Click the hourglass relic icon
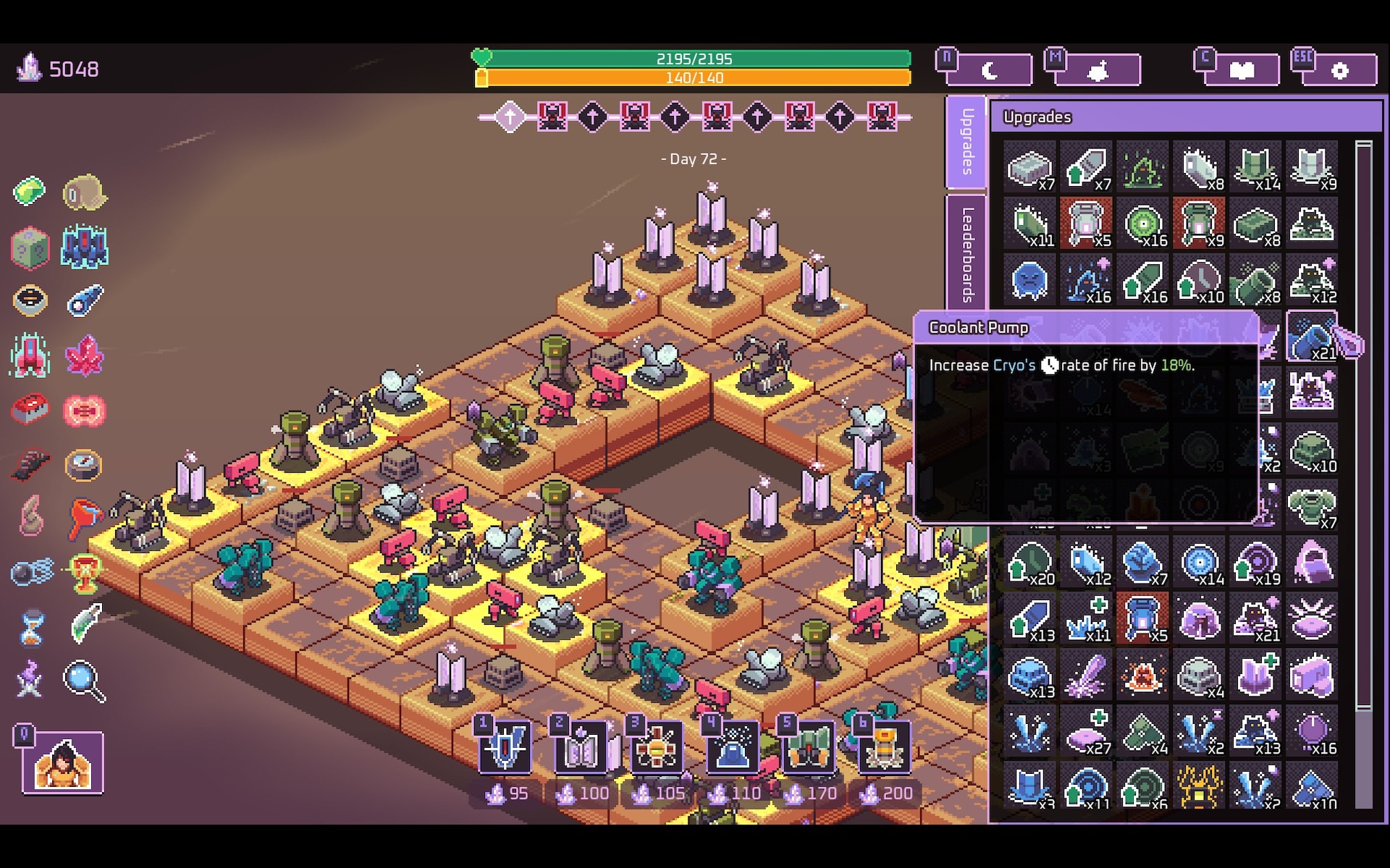The width and height of the screenshot is (1390, 868). [30, 627]
